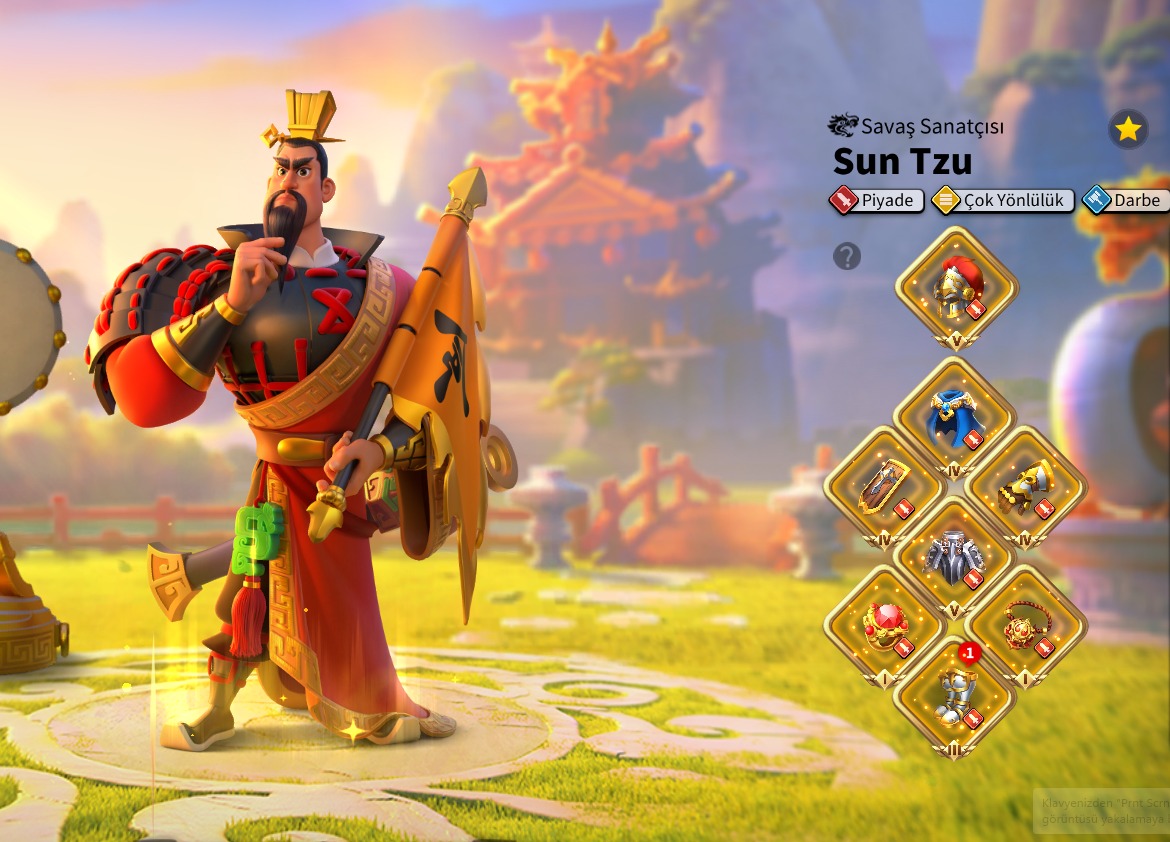Open the red gem ring accessory slot
This screenshot has width=1170, height=842.
point(884,626)
